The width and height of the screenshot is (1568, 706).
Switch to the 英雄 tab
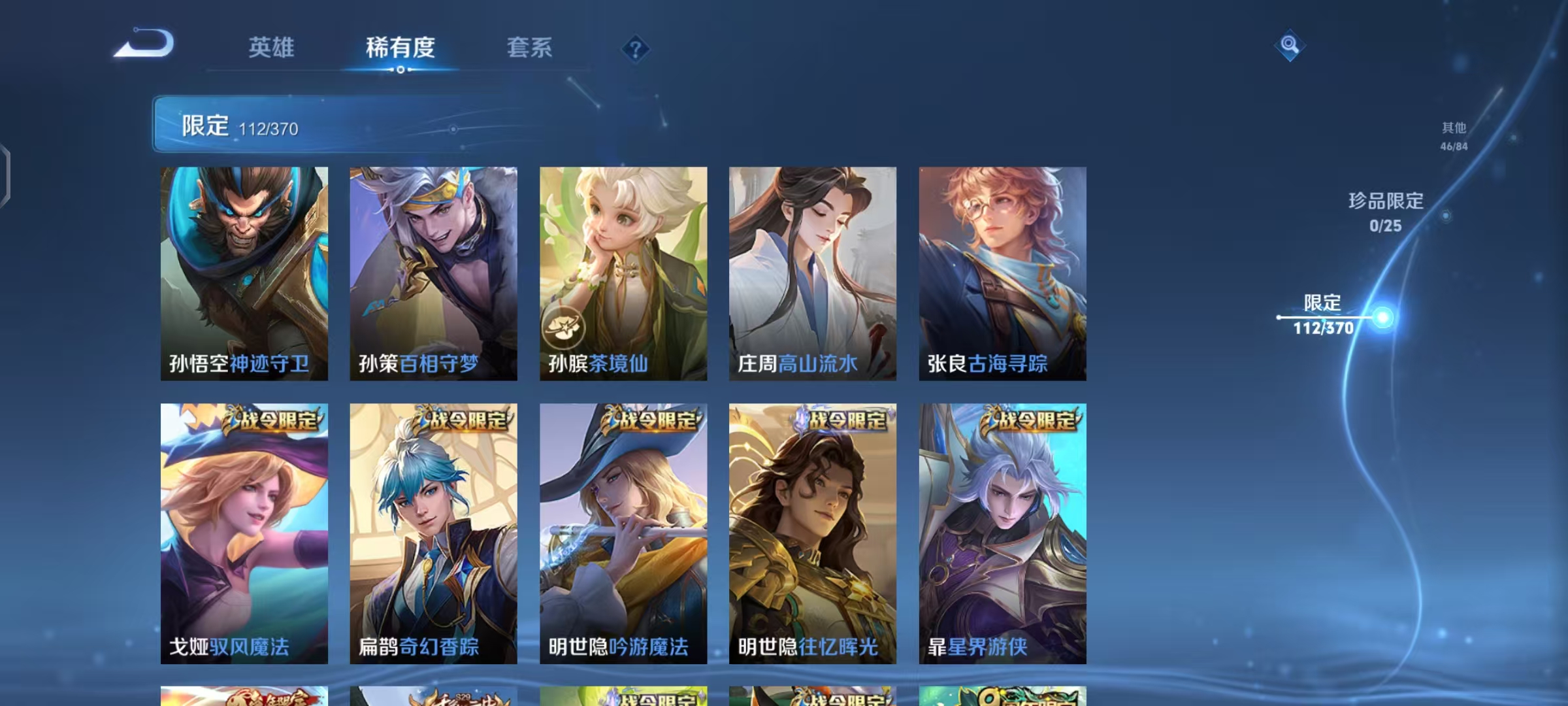coord(272,48)
